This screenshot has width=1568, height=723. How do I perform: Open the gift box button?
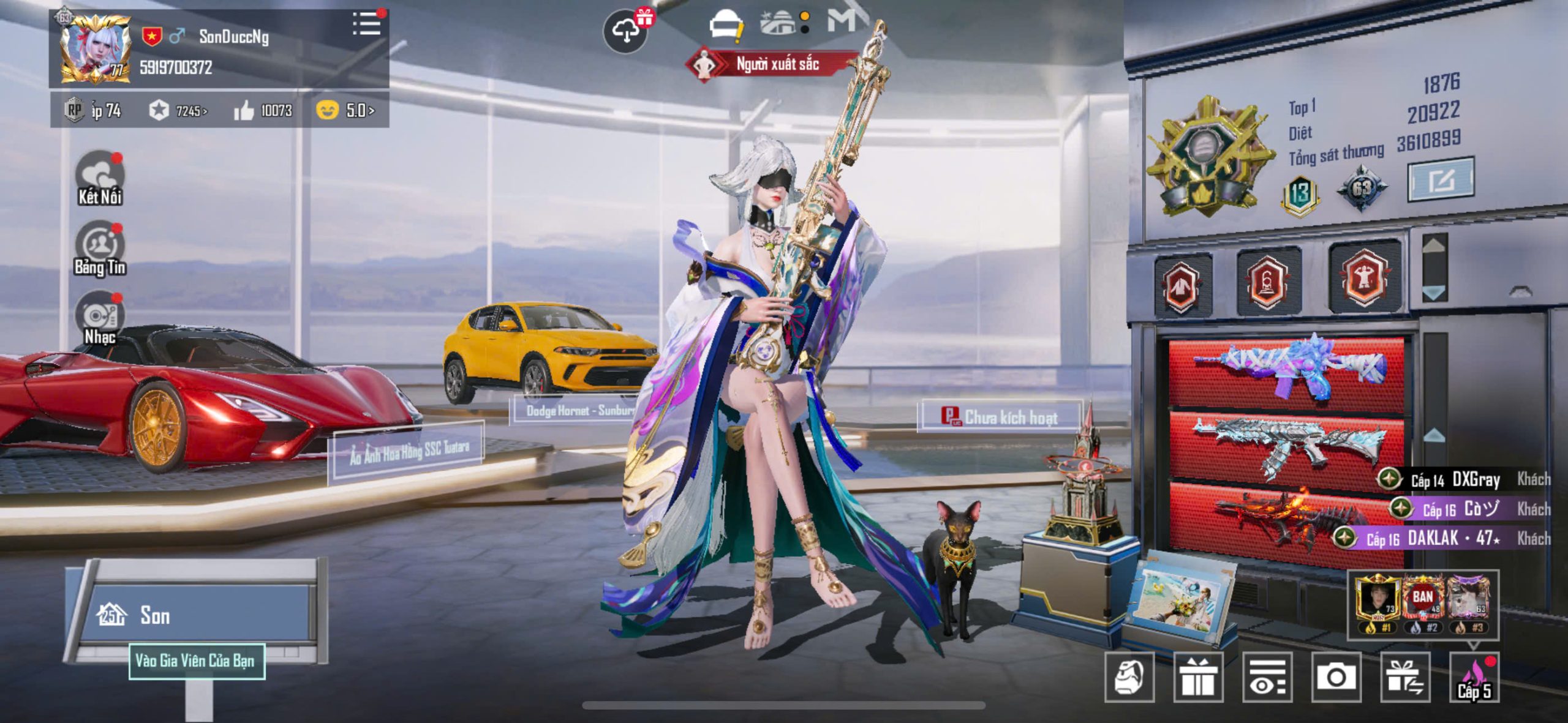1198,677
